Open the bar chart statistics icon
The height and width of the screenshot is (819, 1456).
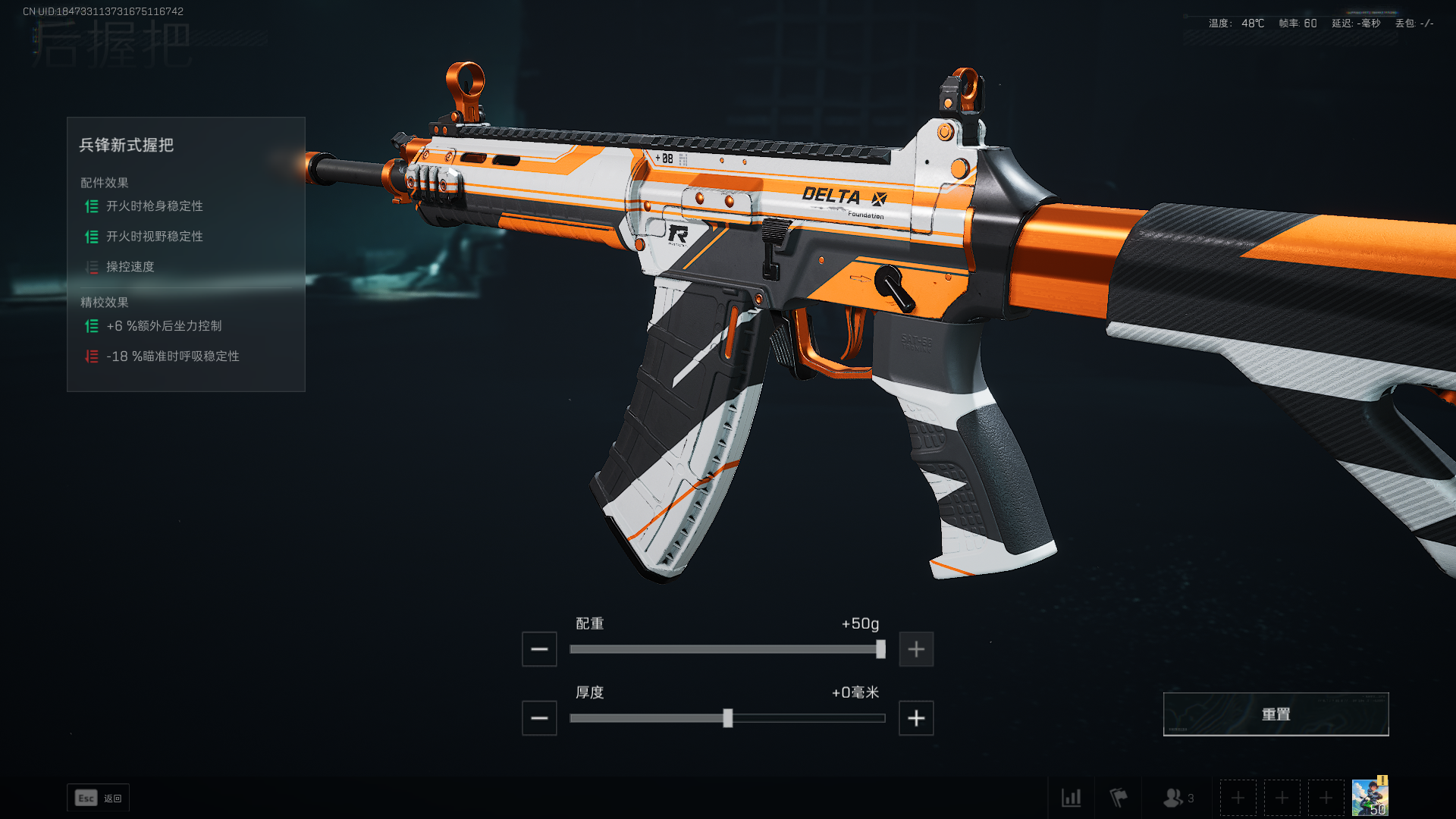point(1071,798)
